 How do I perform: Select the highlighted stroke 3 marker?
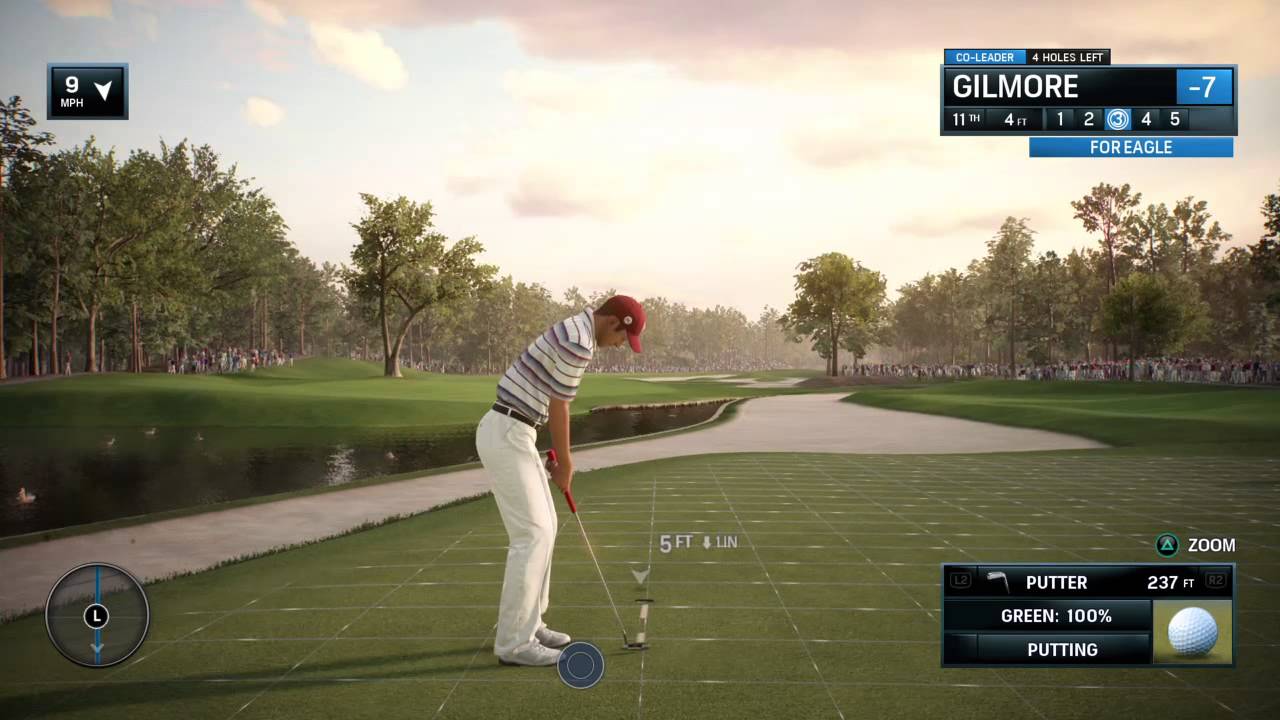[1117, 120]
